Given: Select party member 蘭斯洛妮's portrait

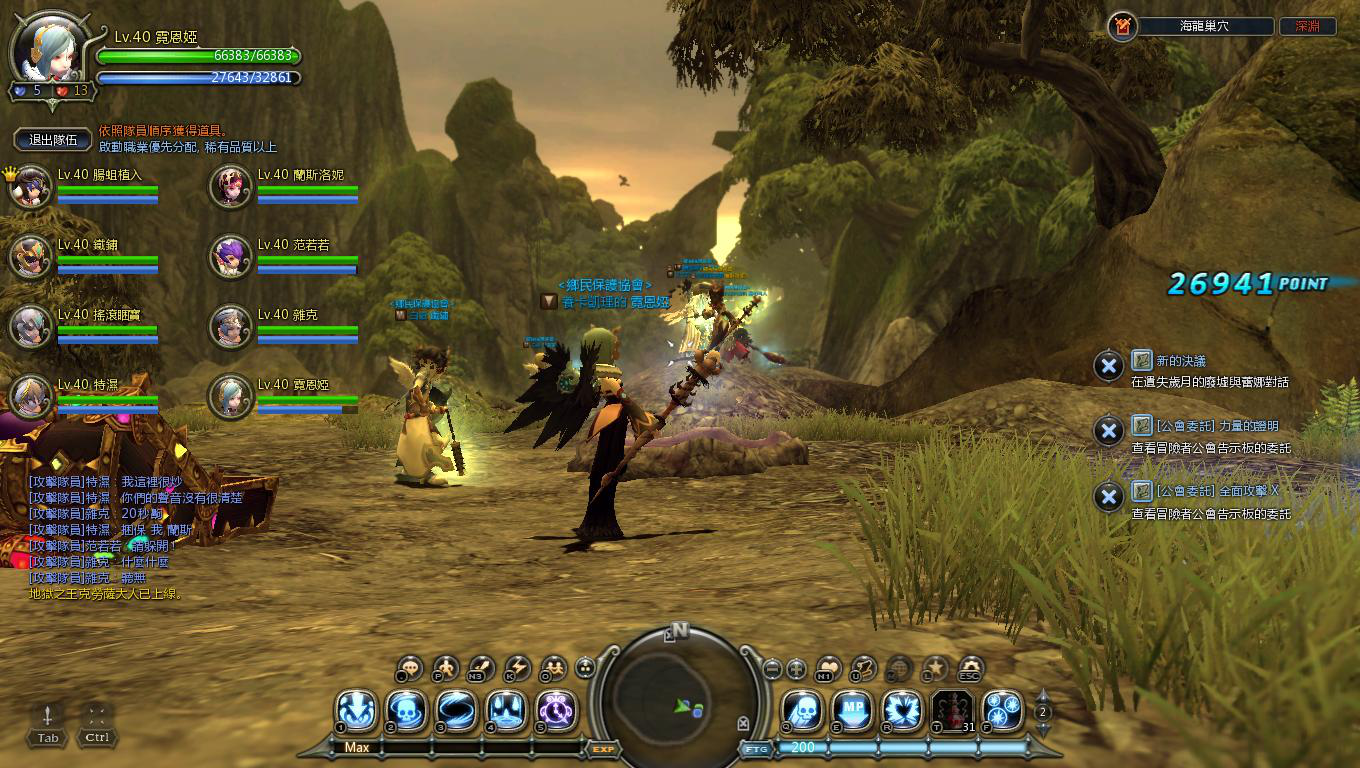Looking at the screenshot, I should [231, 187].
